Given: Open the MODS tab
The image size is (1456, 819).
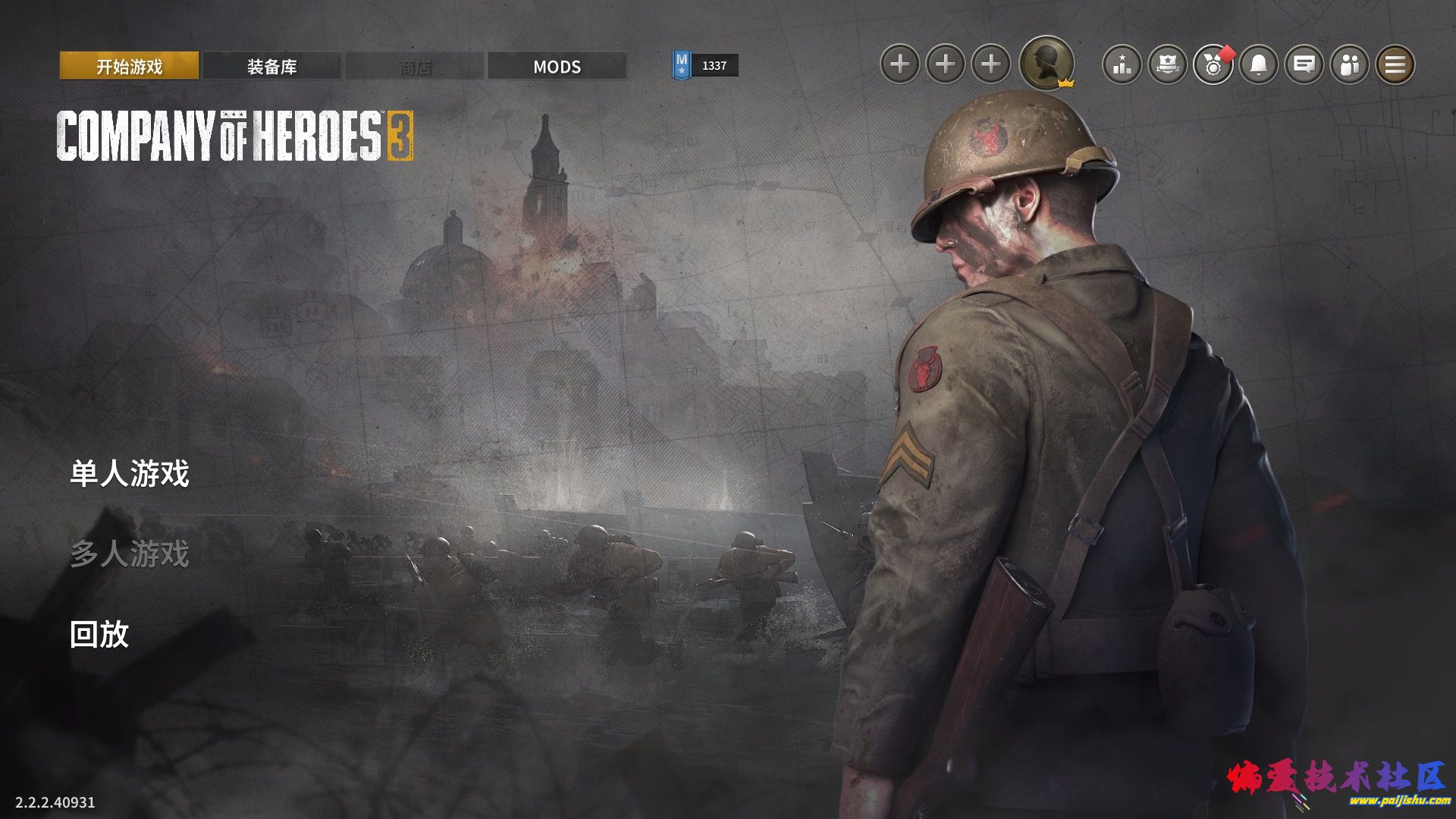Looking at the screenshot, I should [x=557, y=66].
